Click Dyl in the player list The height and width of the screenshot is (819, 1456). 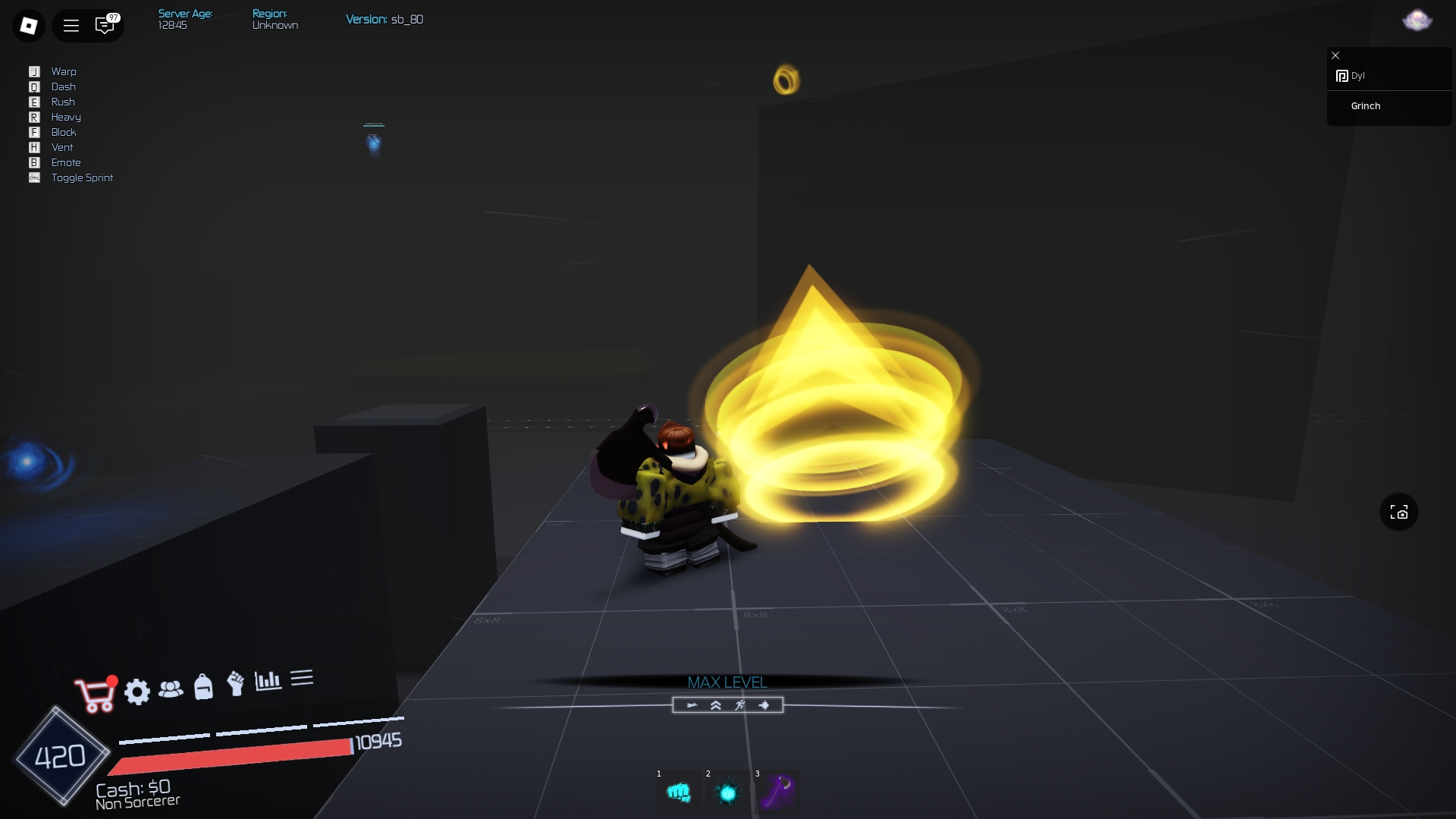coord(1359,76)
